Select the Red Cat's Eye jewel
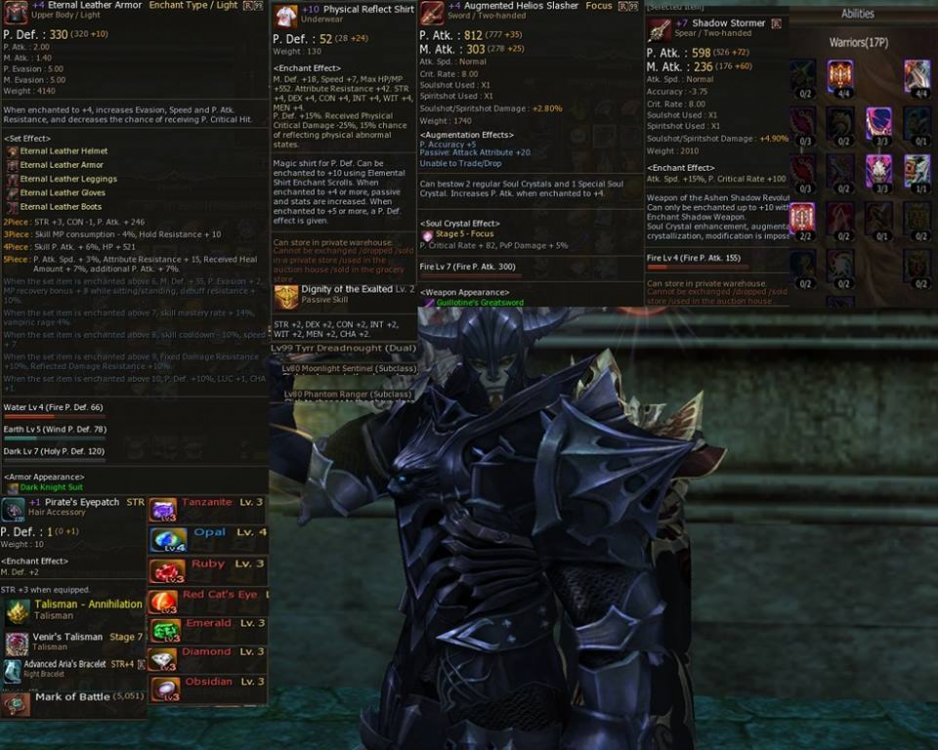The image size is (938, 750). coord(163,601)
